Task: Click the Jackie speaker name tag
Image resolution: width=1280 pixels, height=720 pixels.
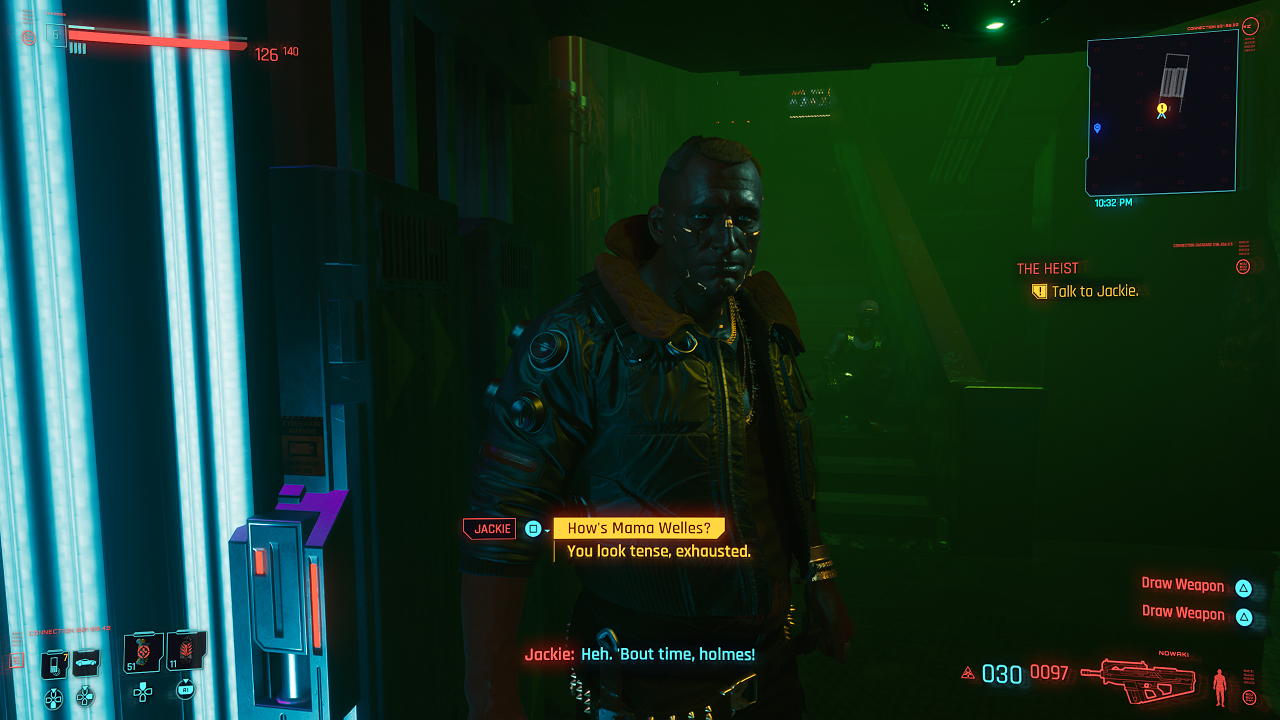Action: (x=490, y=529)
